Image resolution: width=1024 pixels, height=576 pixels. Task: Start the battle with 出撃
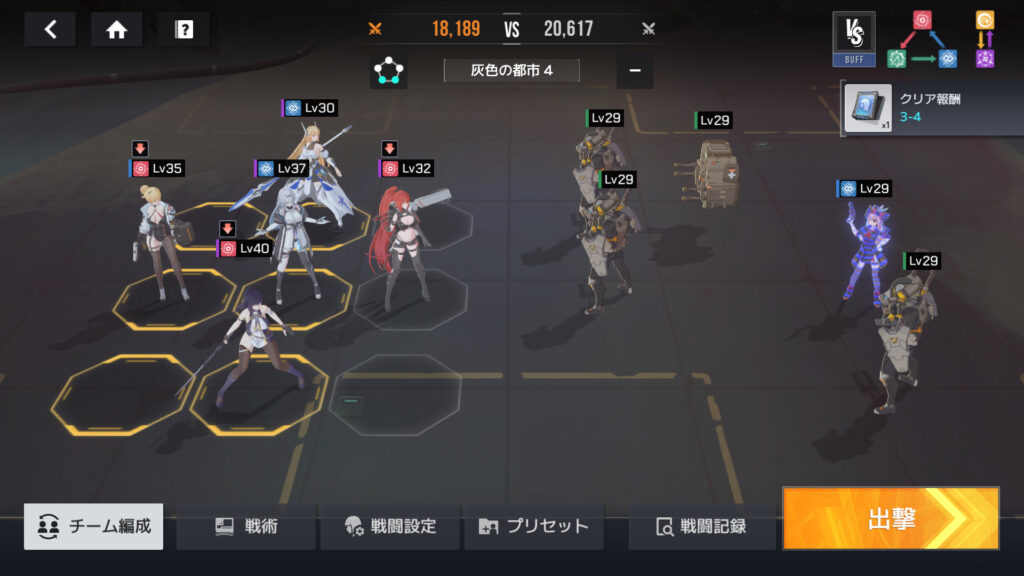coord(890,518)
